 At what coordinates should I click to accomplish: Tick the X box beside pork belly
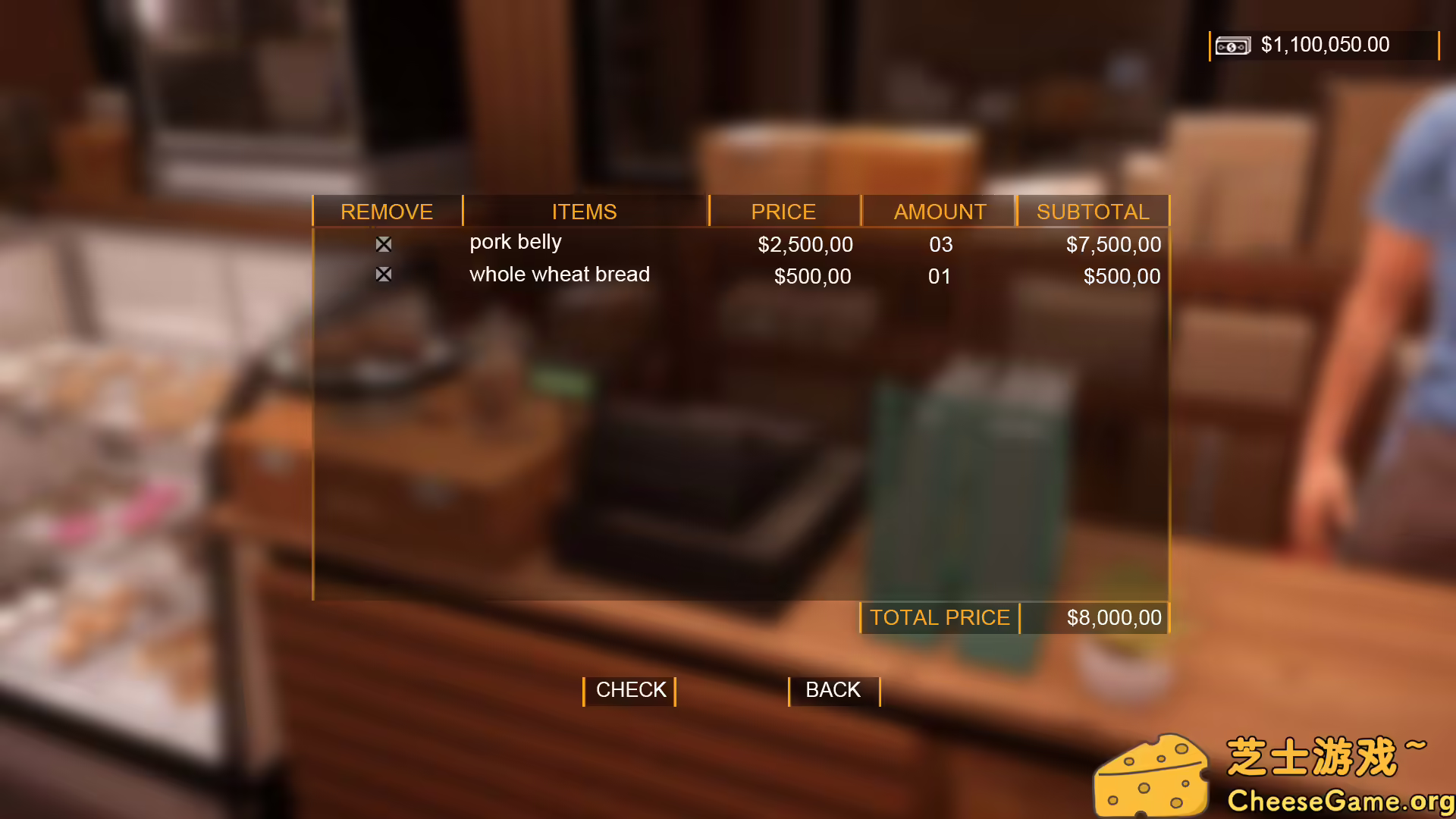[x=383, y=243]
